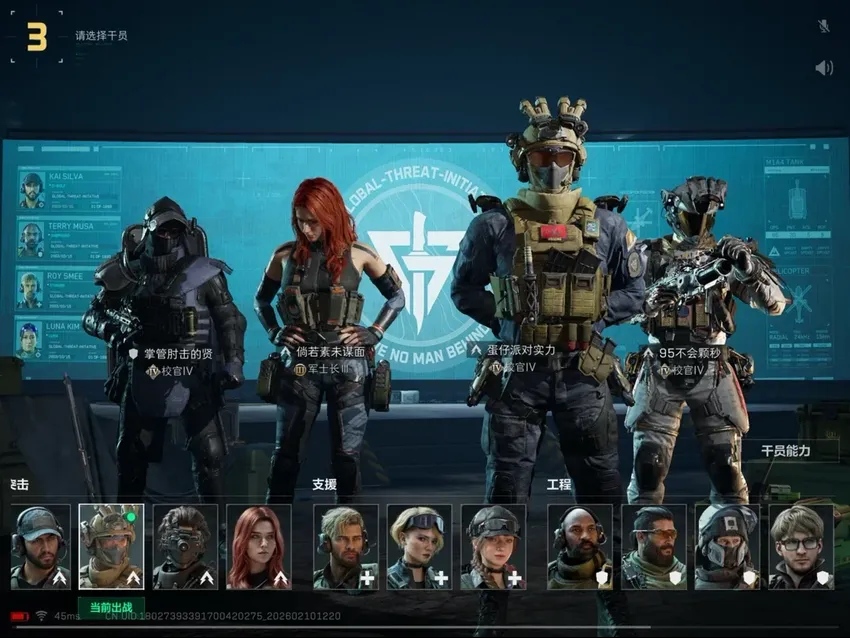This screenshot has width=850, height=638.
Task: Toggle the speaker sound icon
Action: [823, 68]
